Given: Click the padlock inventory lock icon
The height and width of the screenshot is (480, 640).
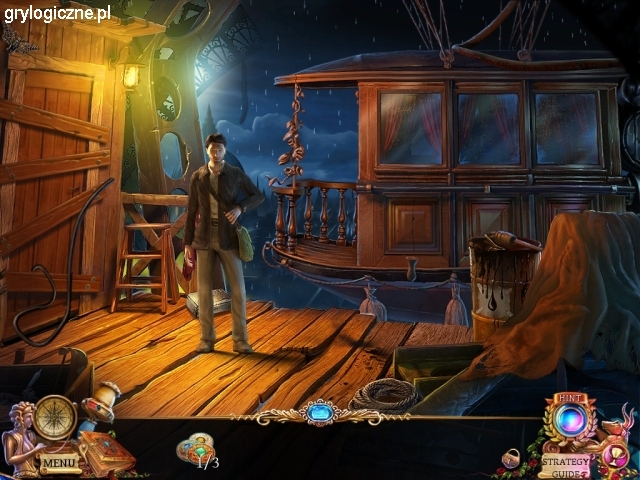Looking at the screenshot, I should (512, 458).
